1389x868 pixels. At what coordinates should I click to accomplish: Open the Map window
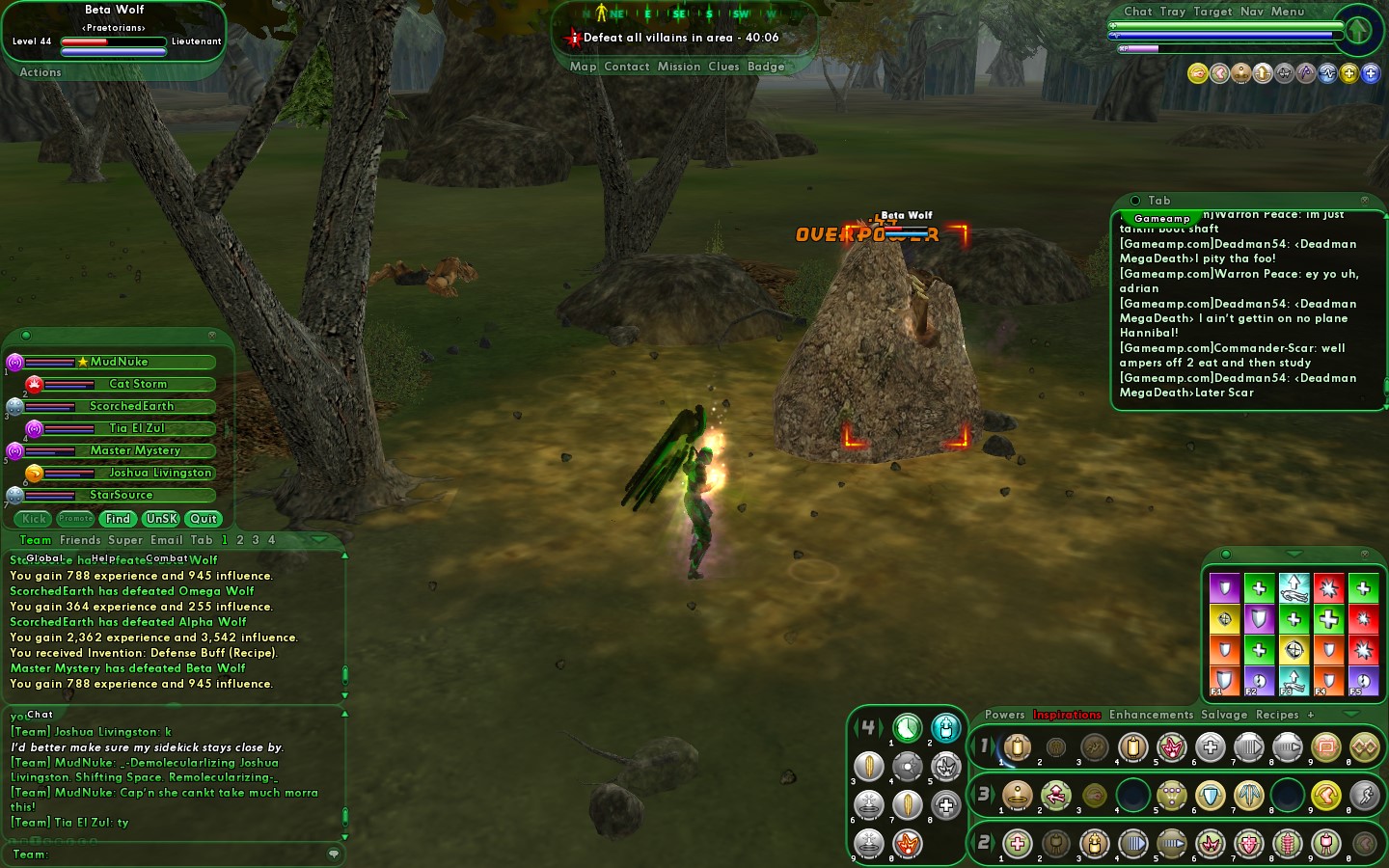coord(583,67)
